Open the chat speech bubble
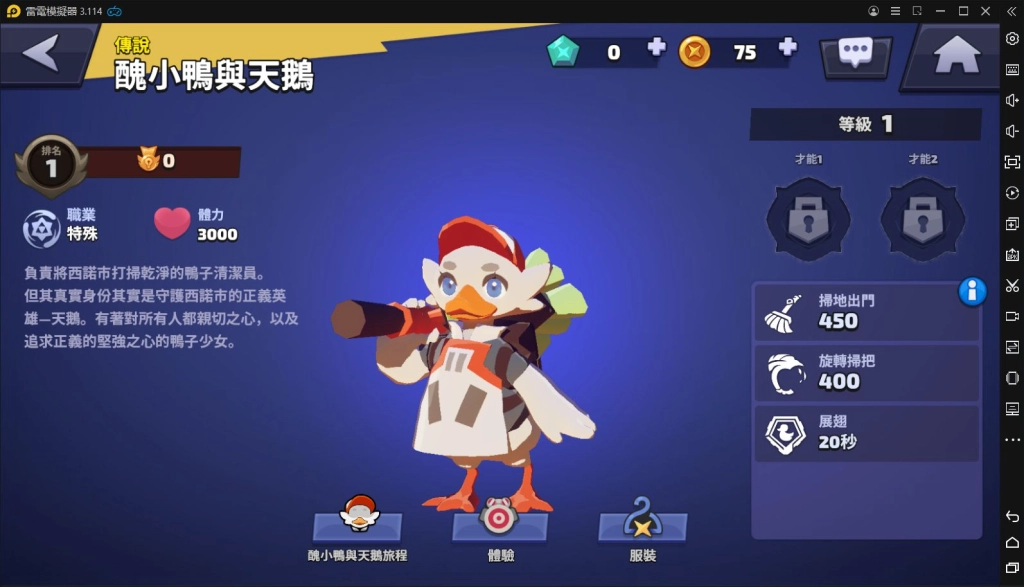1024x587 pixels. [x=855, y=53]
